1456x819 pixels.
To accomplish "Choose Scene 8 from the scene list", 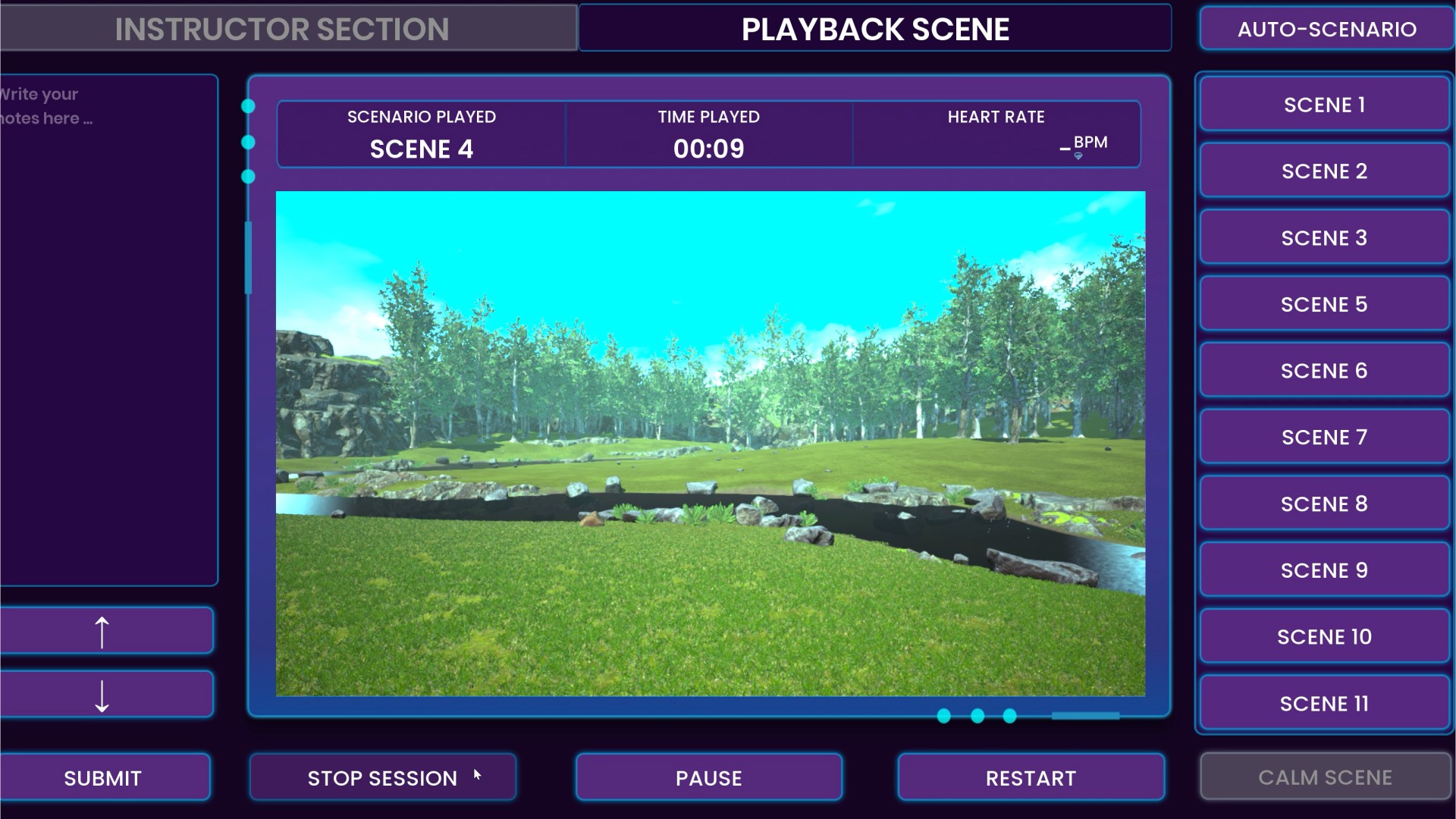I will pos(1324,504).
